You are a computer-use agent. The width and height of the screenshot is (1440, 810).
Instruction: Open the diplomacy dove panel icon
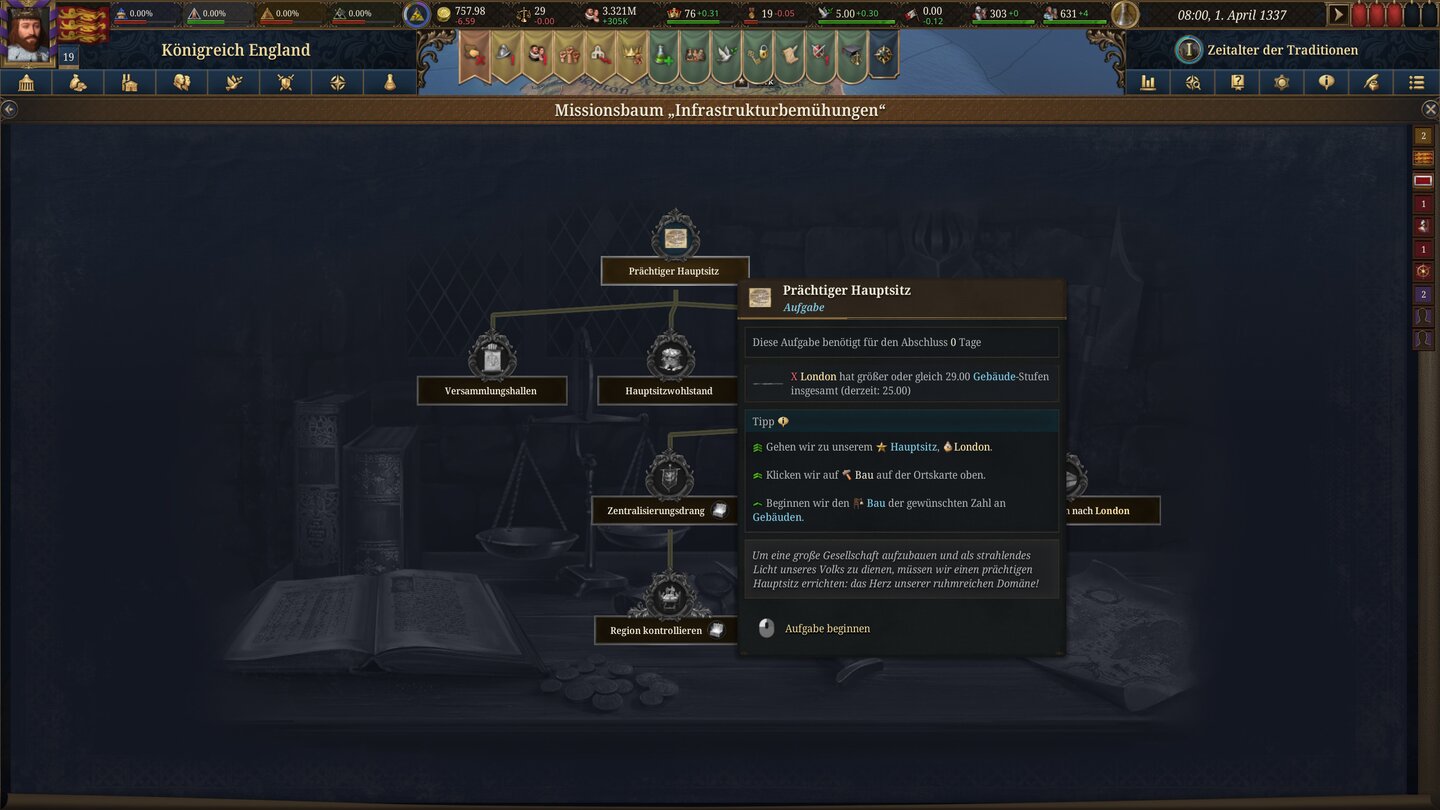[232, 82]
